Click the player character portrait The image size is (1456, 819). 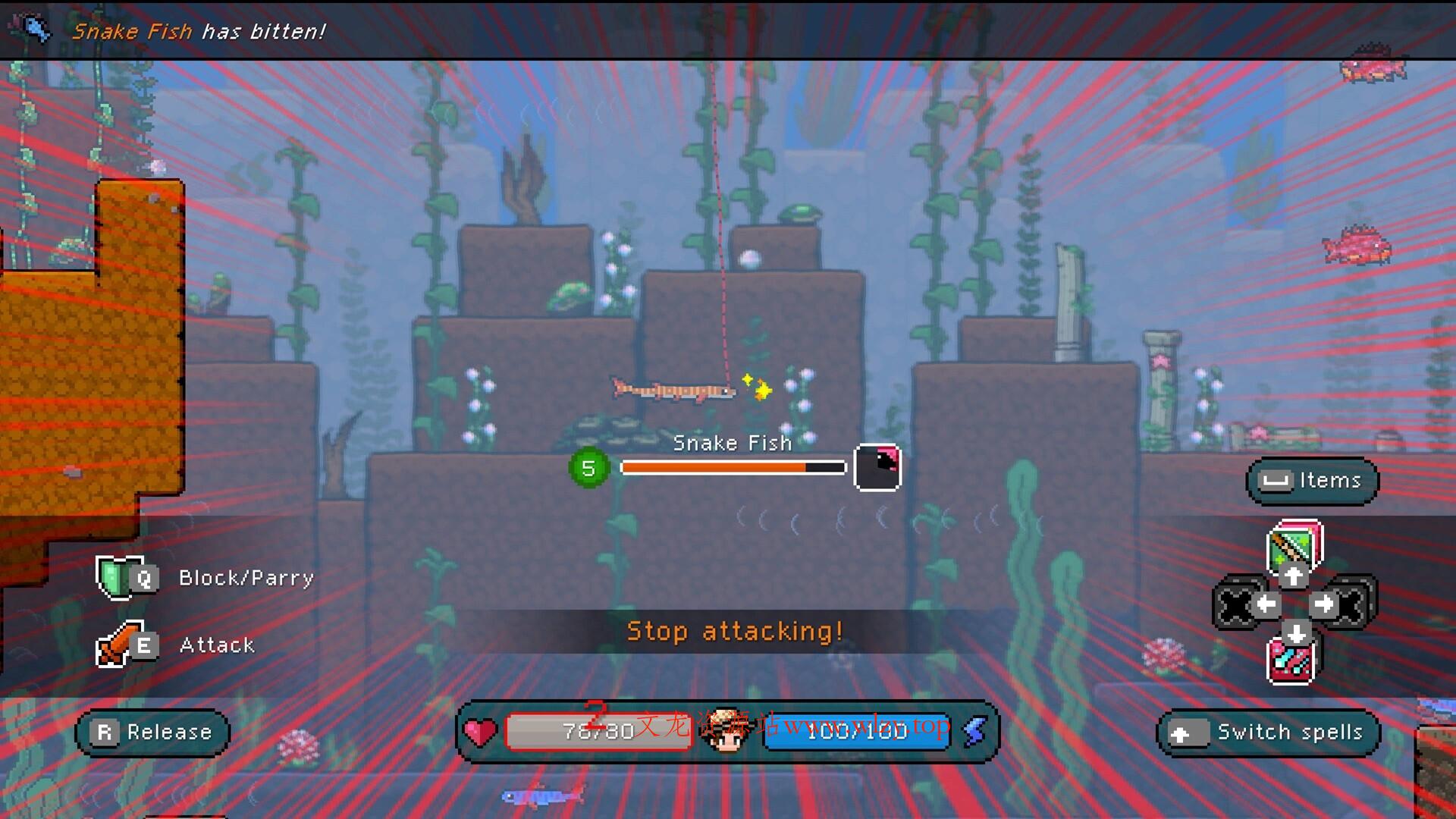point(726,731)
